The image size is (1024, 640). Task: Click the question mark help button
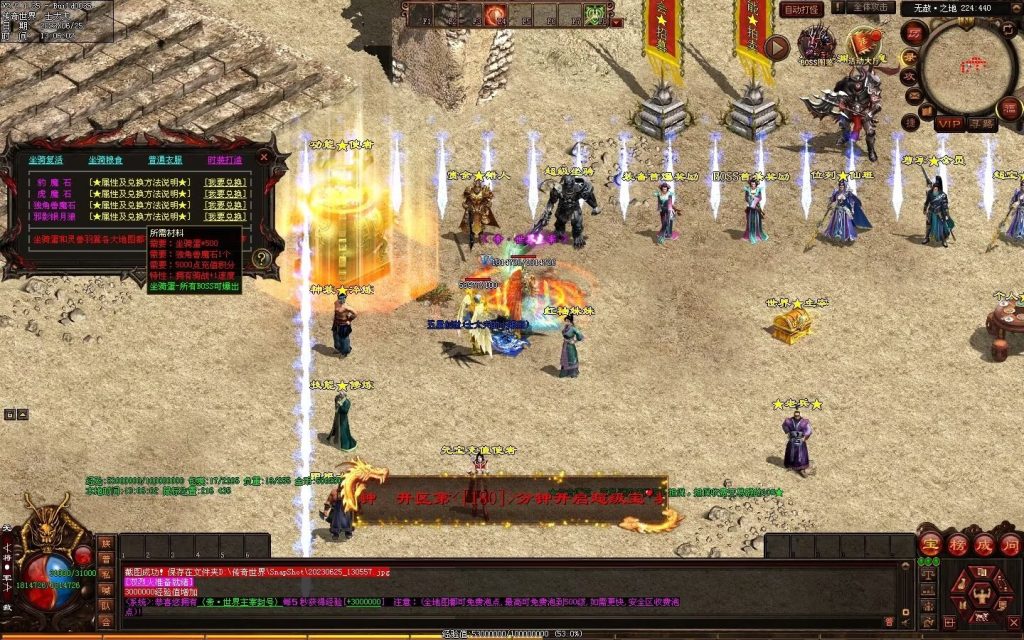pyautogui.click(x=262, y=258)
